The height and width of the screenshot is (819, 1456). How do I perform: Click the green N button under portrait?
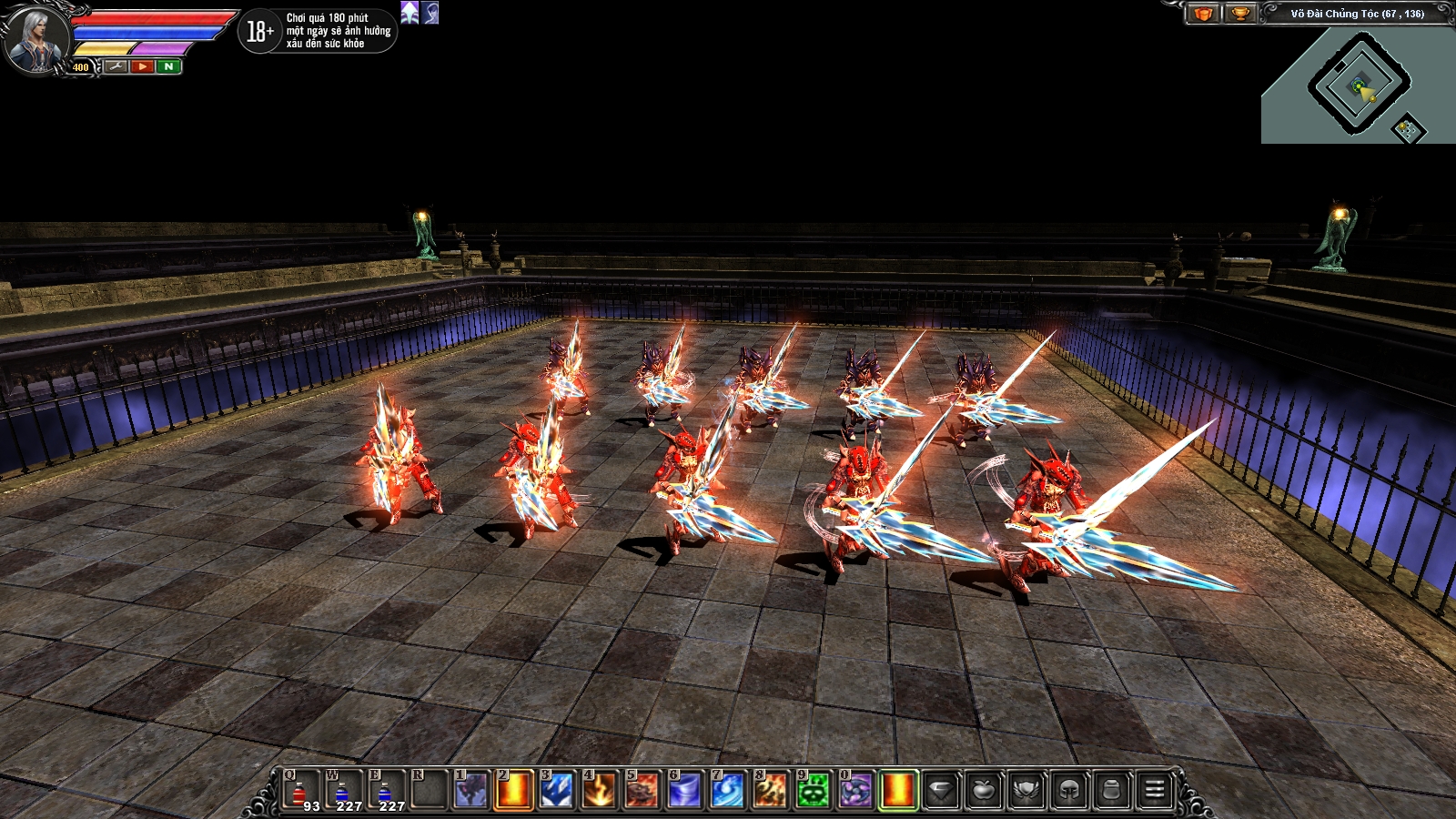pyautogui.click(x=168, y=66)
